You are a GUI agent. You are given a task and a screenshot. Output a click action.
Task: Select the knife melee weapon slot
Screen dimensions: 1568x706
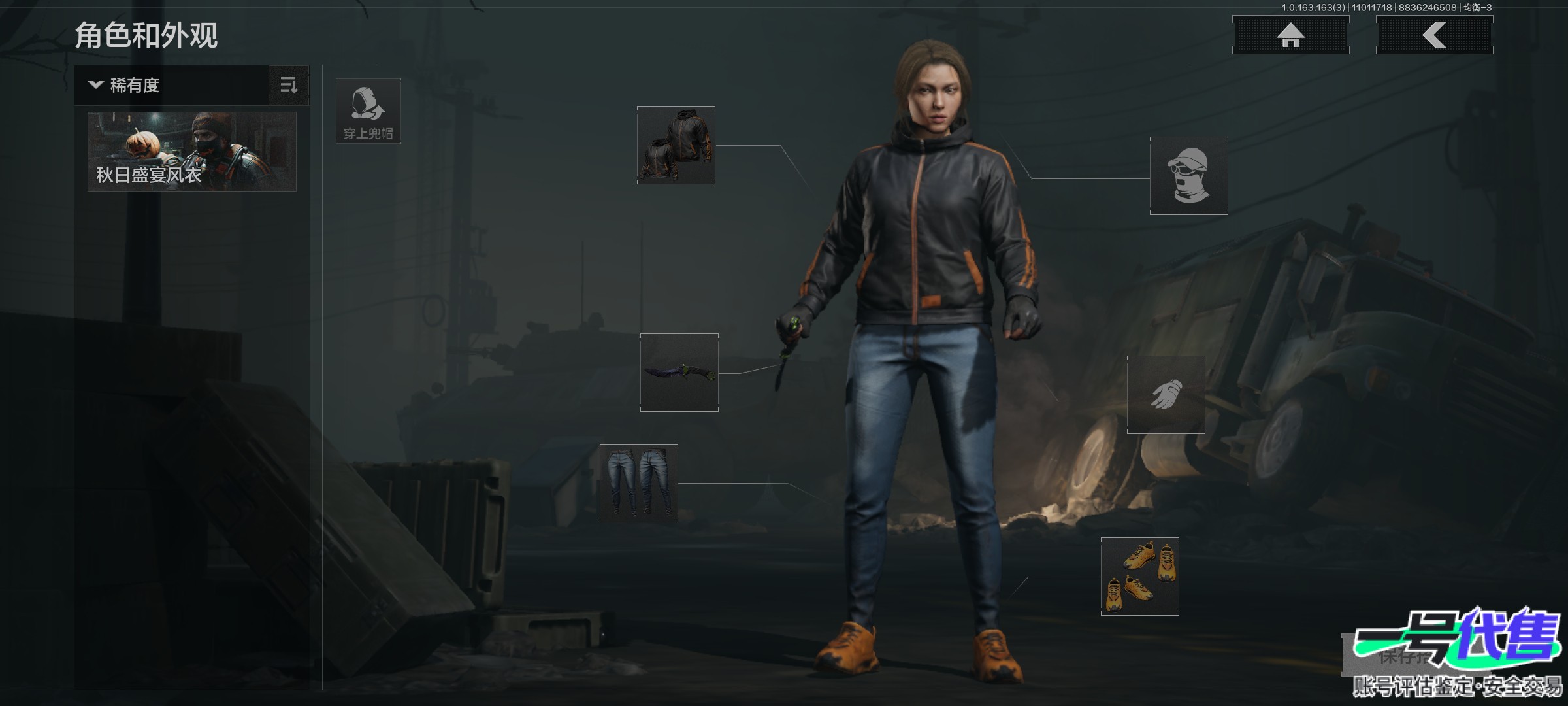tap(679, 373)
